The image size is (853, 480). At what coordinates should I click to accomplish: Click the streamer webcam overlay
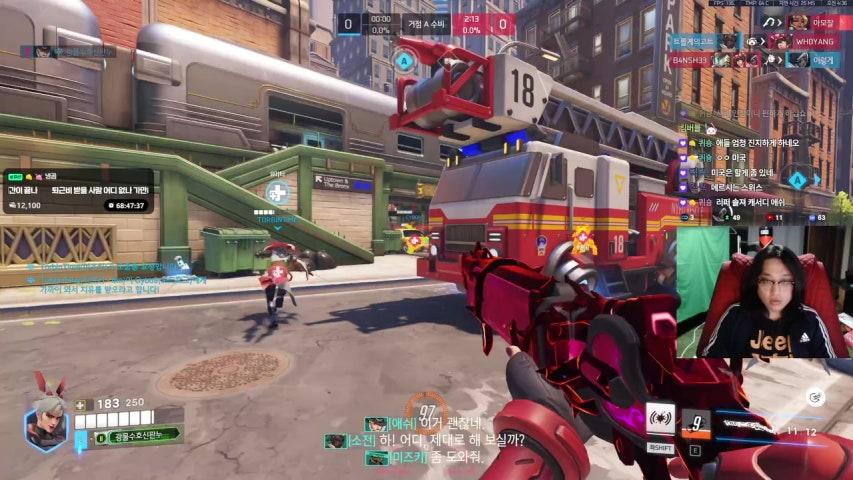coord(762,290)
